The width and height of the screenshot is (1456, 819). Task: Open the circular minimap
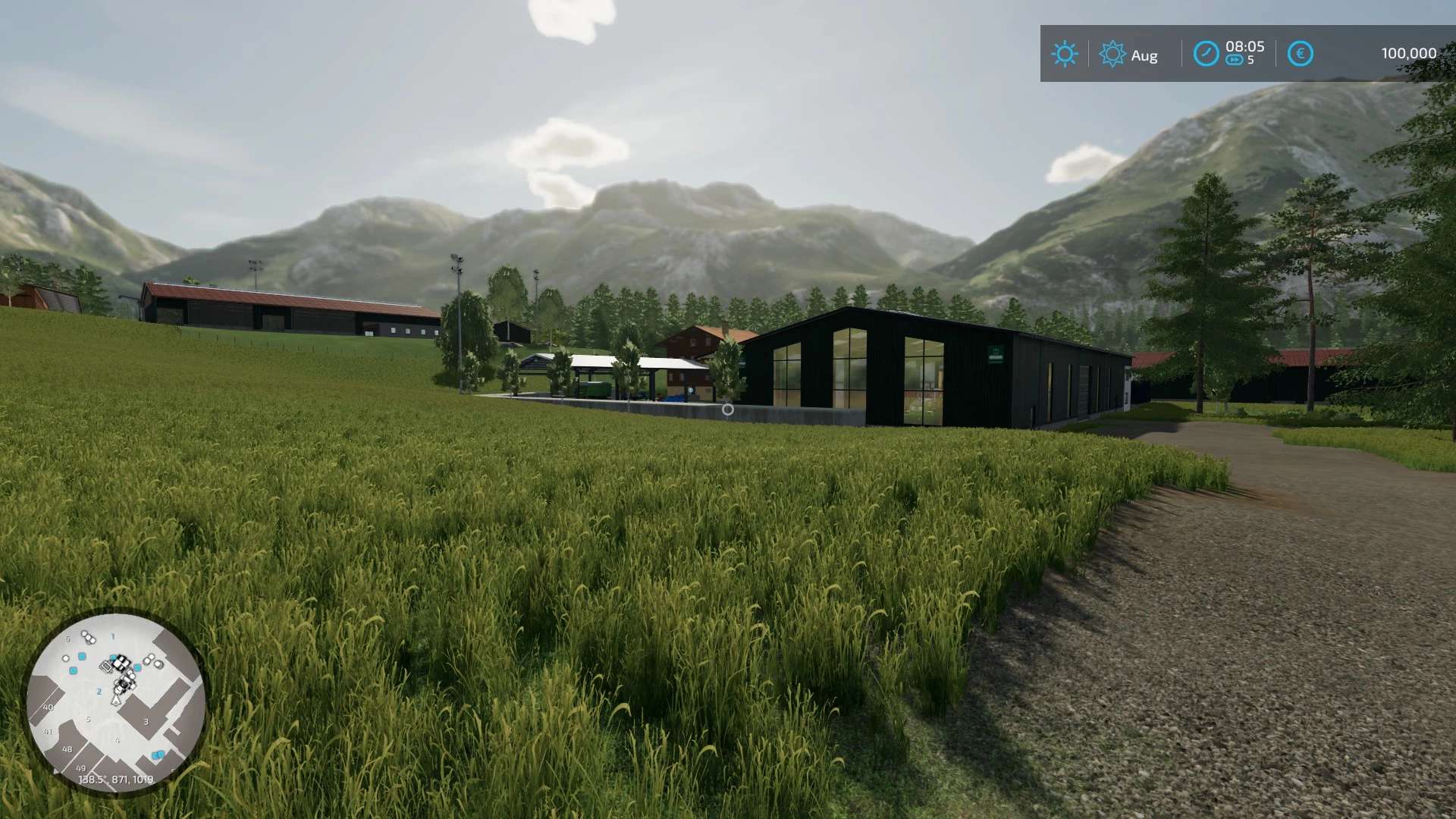(115, 702)
